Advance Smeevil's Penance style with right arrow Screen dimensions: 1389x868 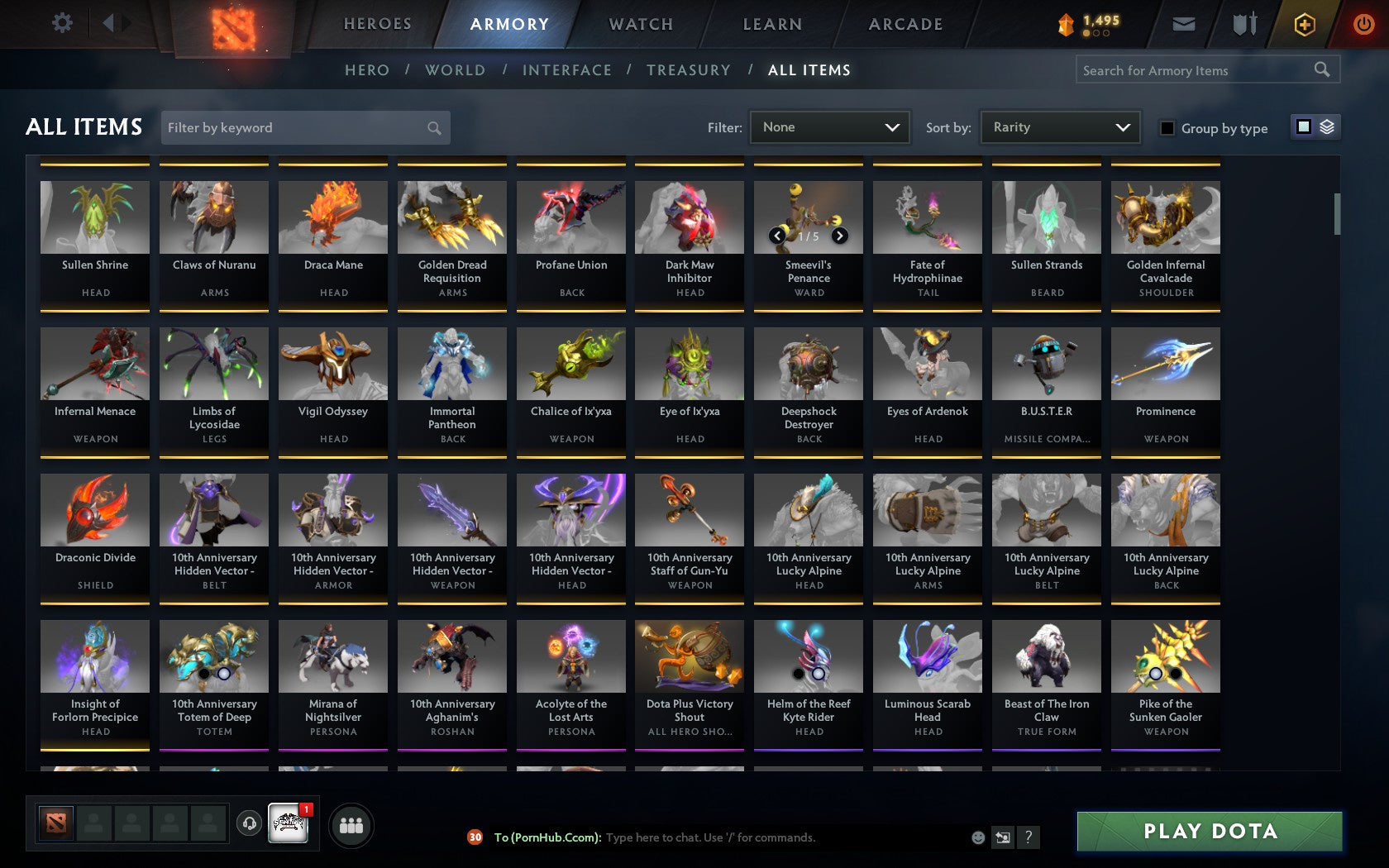(x=842, y=235)
